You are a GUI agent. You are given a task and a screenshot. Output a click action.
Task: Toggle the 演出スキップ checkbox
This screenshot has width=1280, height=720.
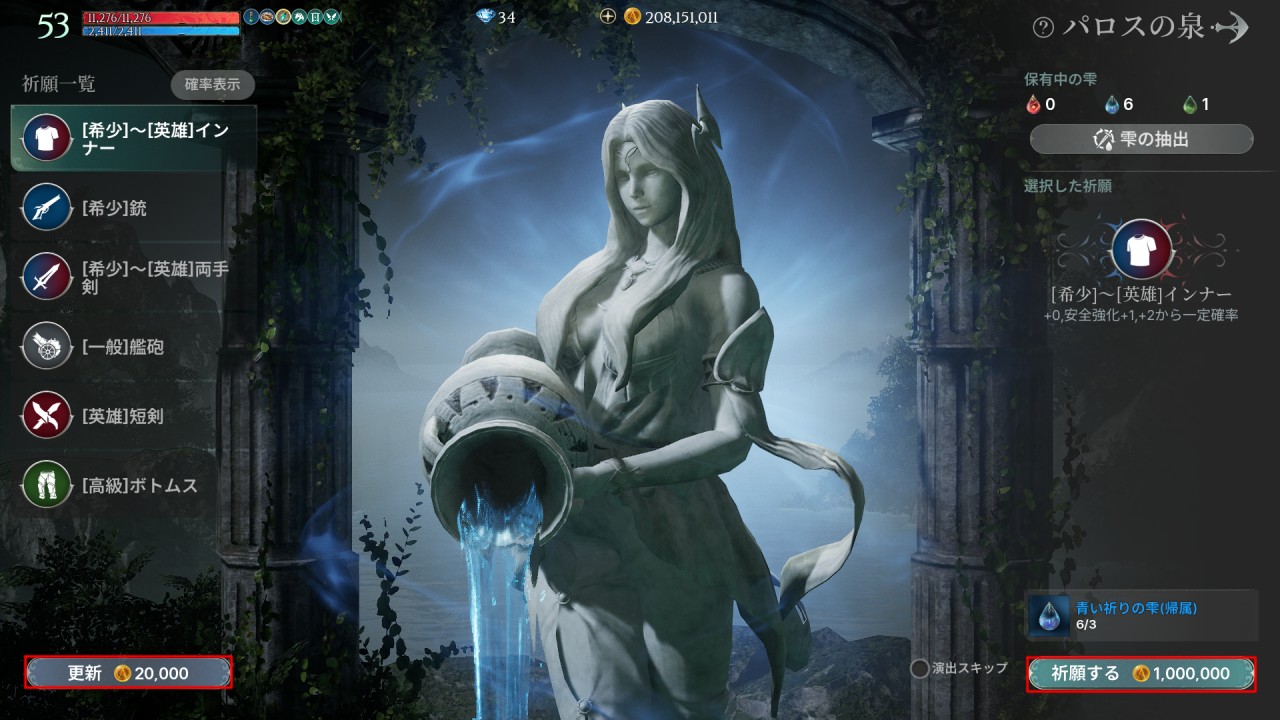click(x=919, y=668)
